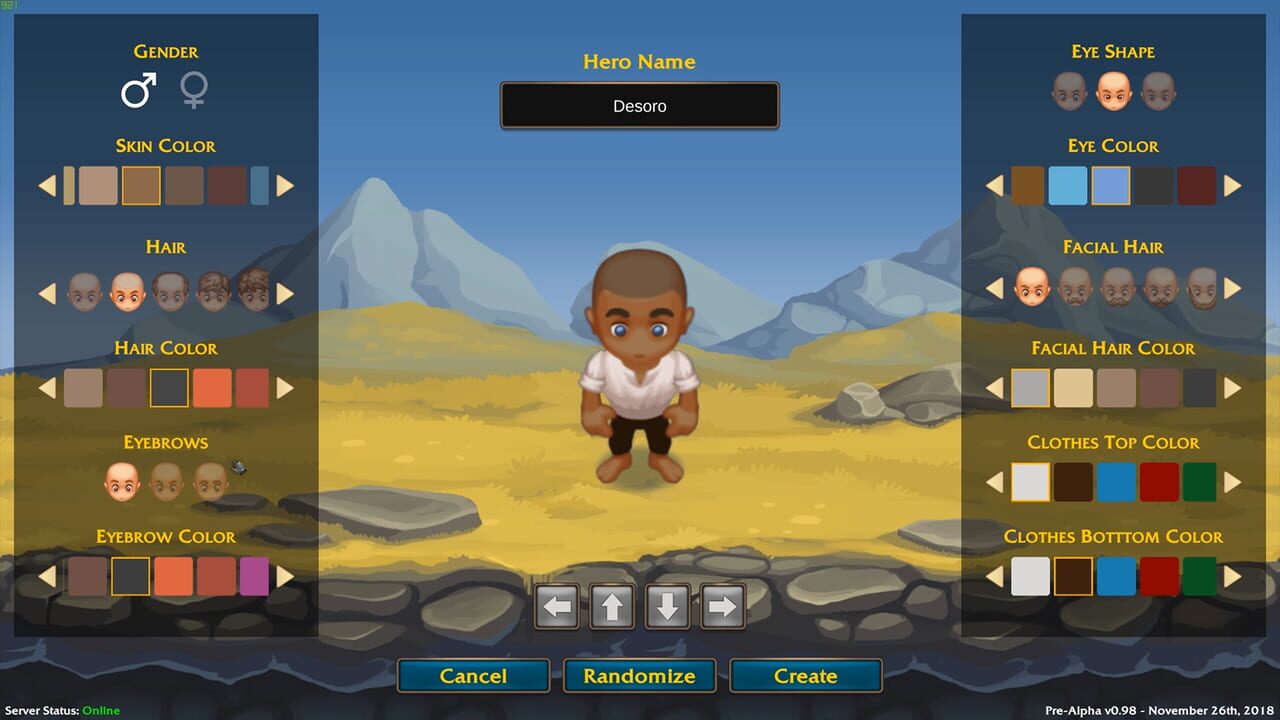Browse previous Skin Color options with left arrow

[x=46, y=186]
